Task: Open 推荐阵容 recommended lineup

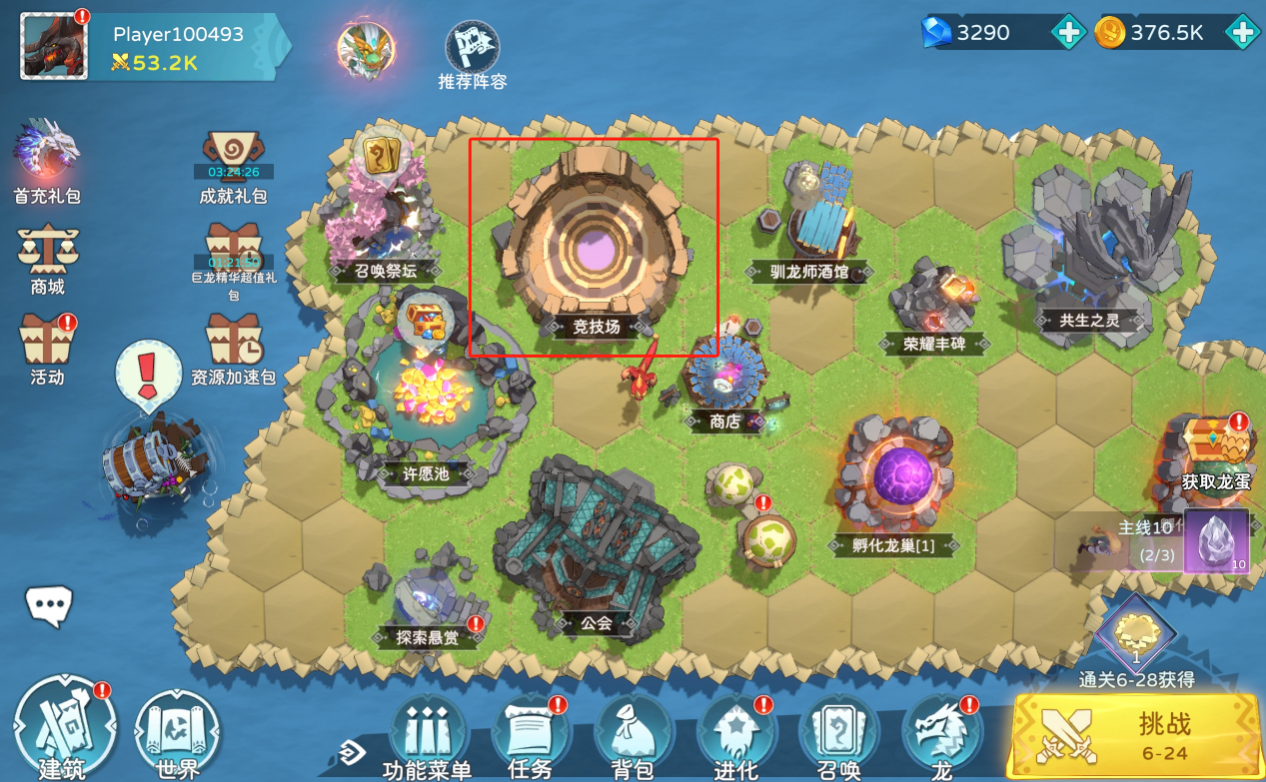Action: coord(472,47)
